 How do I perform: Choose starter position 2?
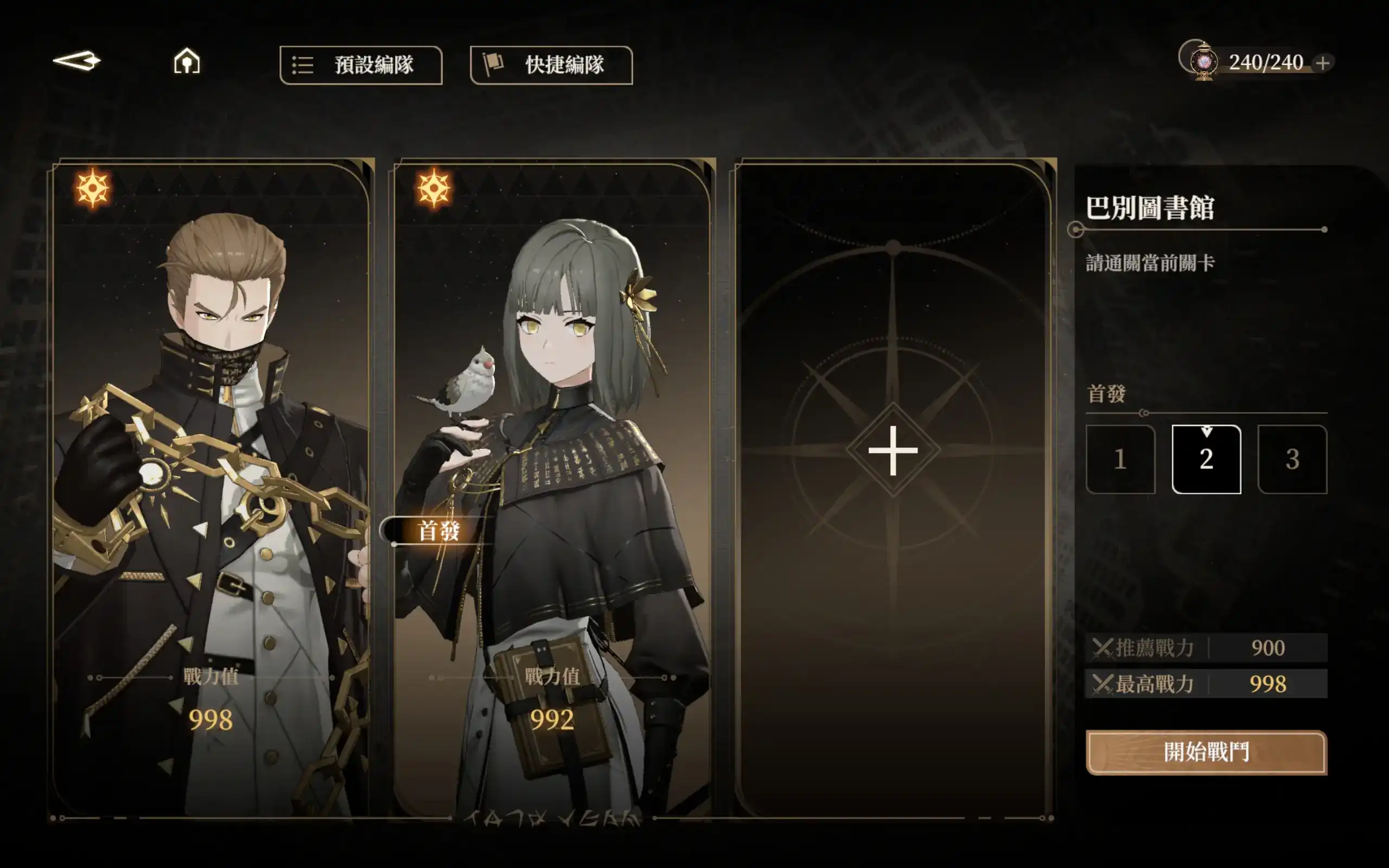(x=1206, y=459)
